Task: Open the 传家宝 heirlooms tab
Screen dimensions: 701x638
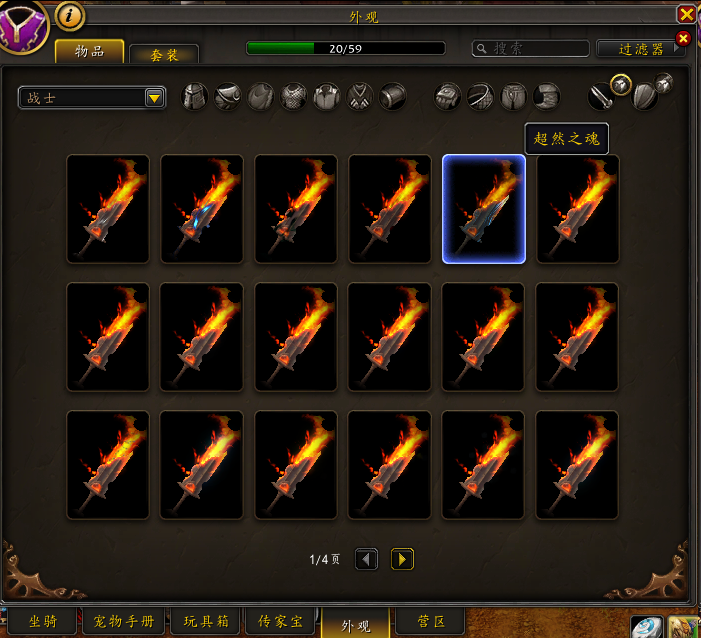Action: click(281, 621)
